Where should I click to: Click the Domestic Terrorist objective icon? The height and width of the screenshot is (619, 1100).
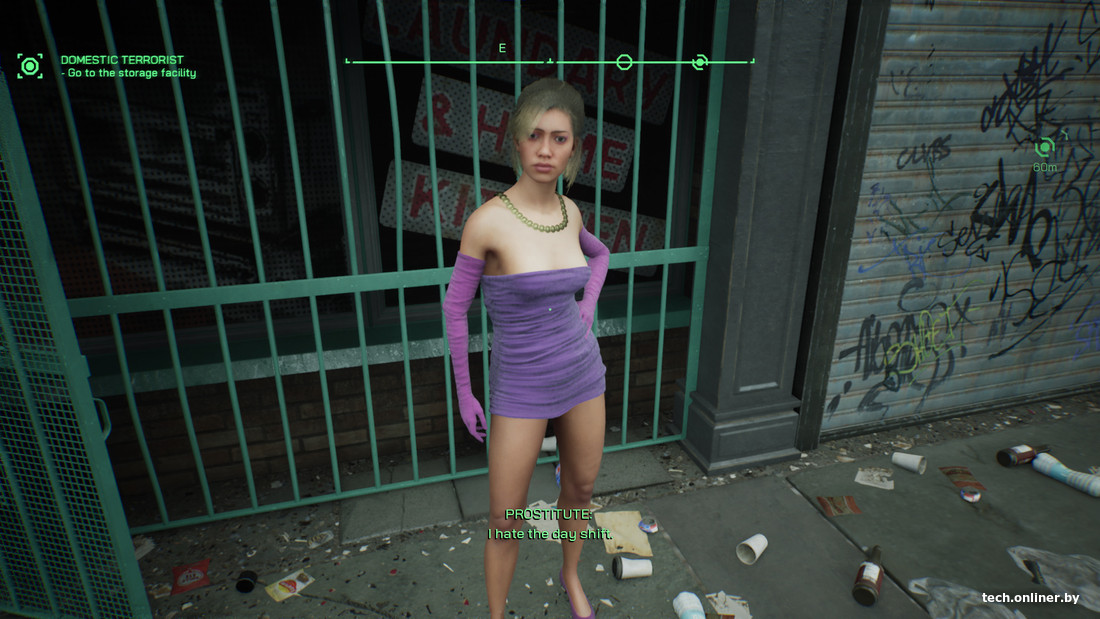(x=30, y=67)
